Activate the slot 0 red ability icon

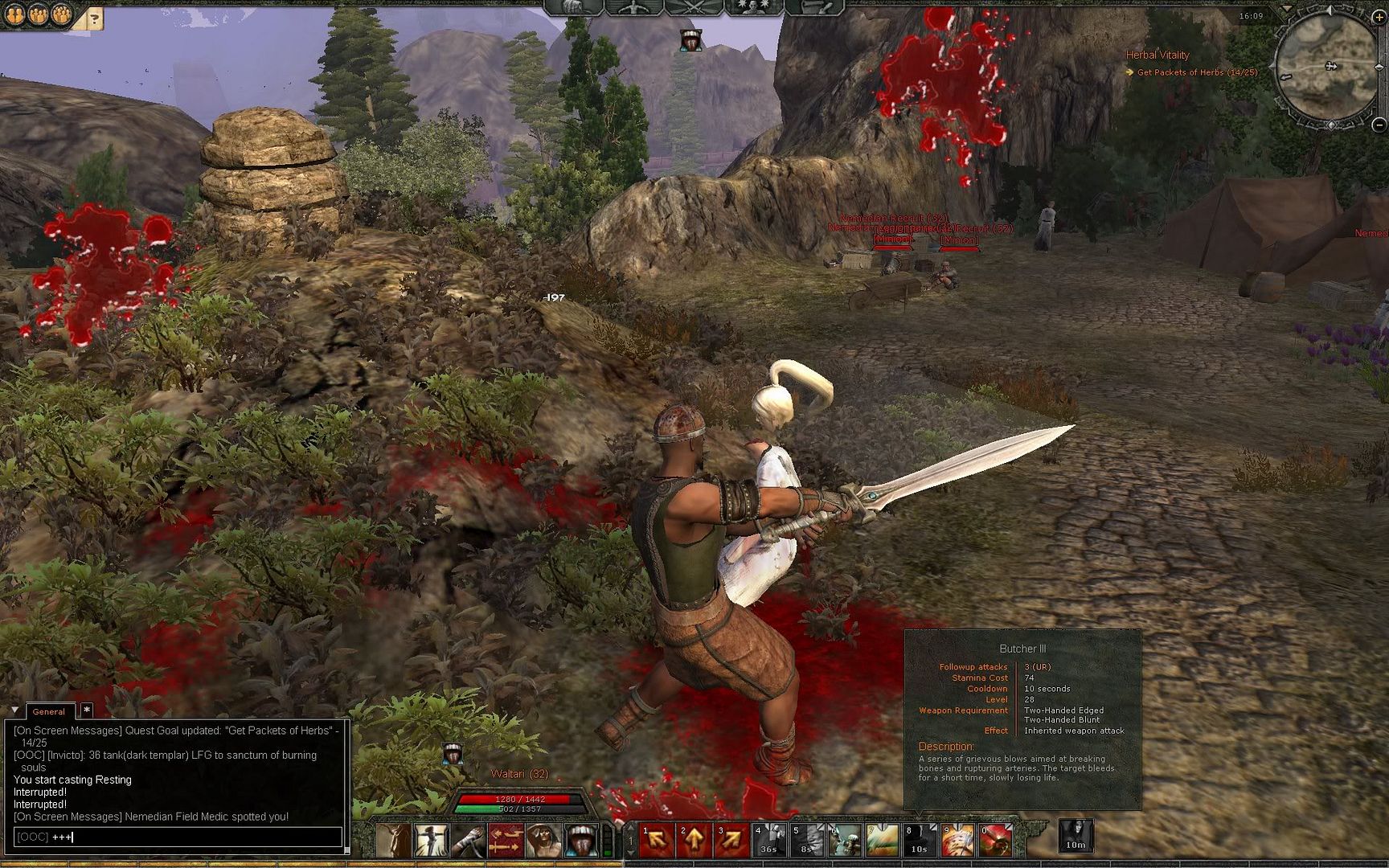tap(994, 841)
